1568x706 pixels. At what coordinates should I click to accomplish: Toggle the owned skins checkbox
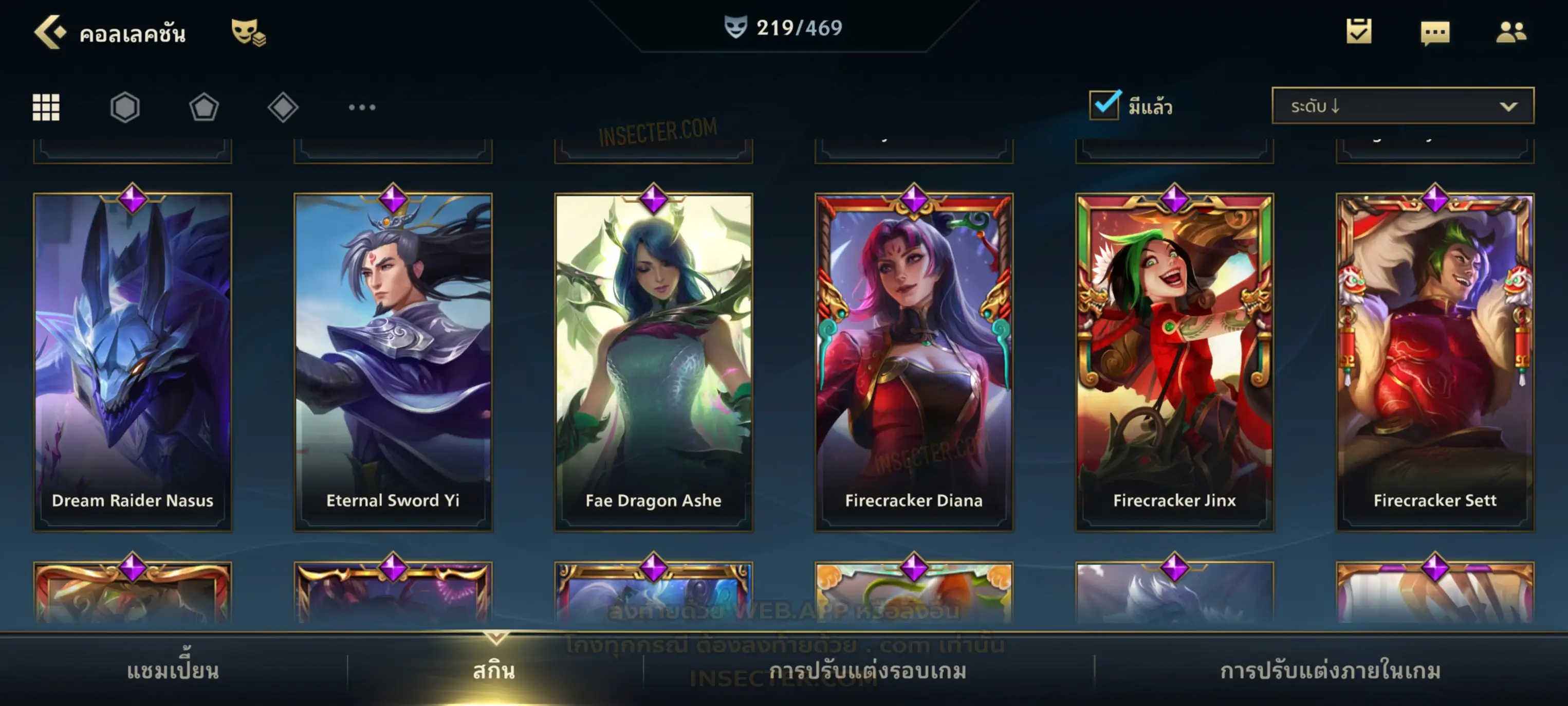(x=1103, y=105)
